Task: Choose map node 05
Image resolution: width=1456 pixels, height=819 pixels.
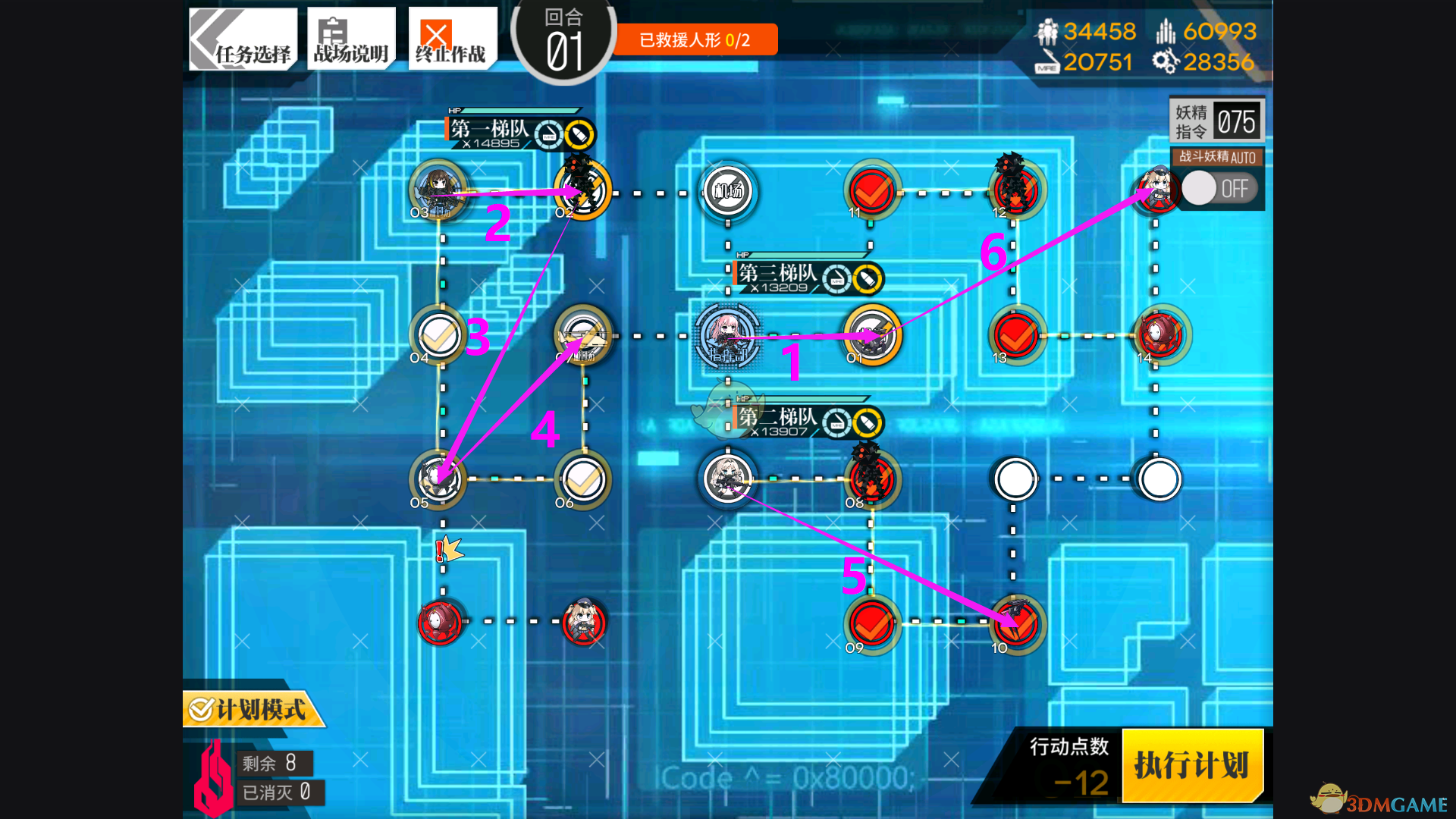Action: [438, 479]
